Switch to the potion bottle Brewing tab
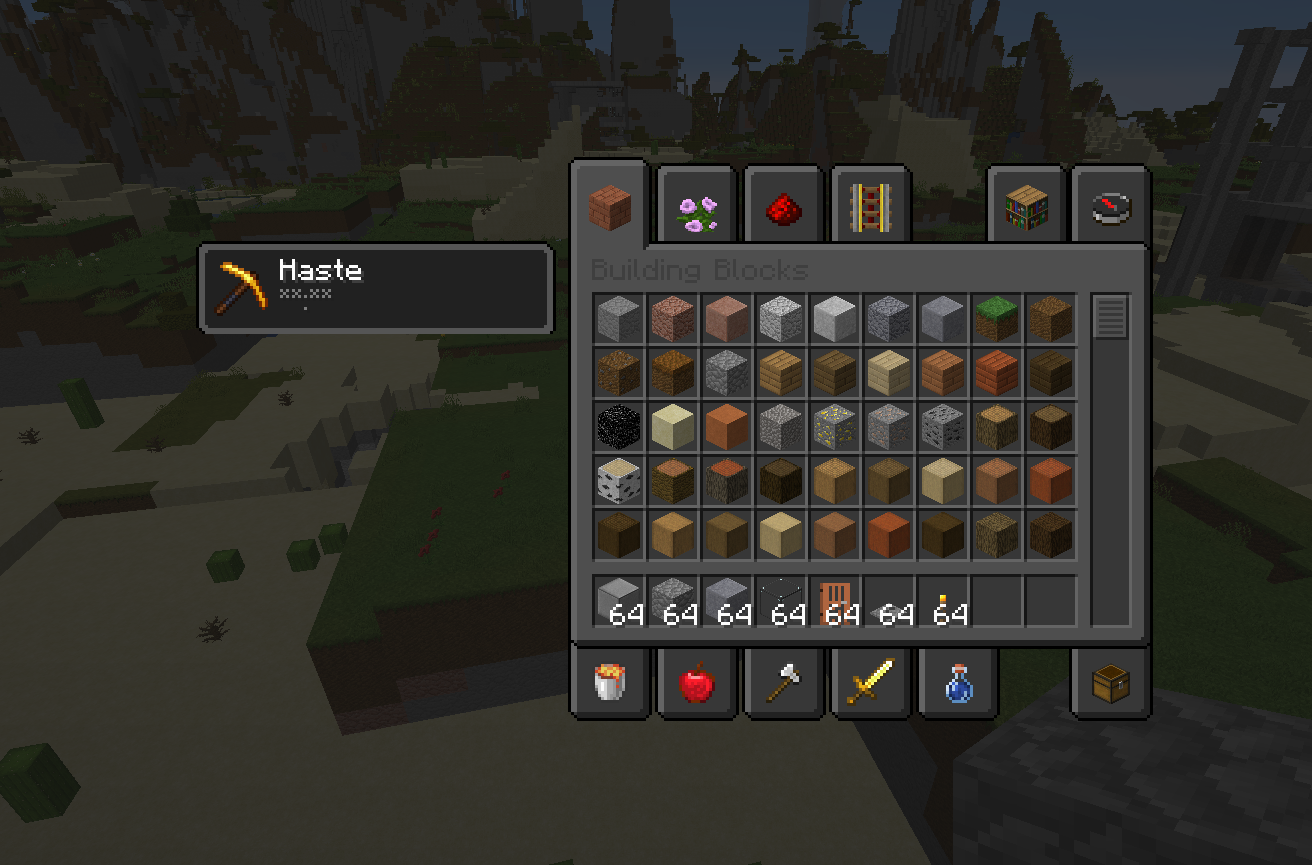The height and width of the screenshot is (865, 1312). 957,684
